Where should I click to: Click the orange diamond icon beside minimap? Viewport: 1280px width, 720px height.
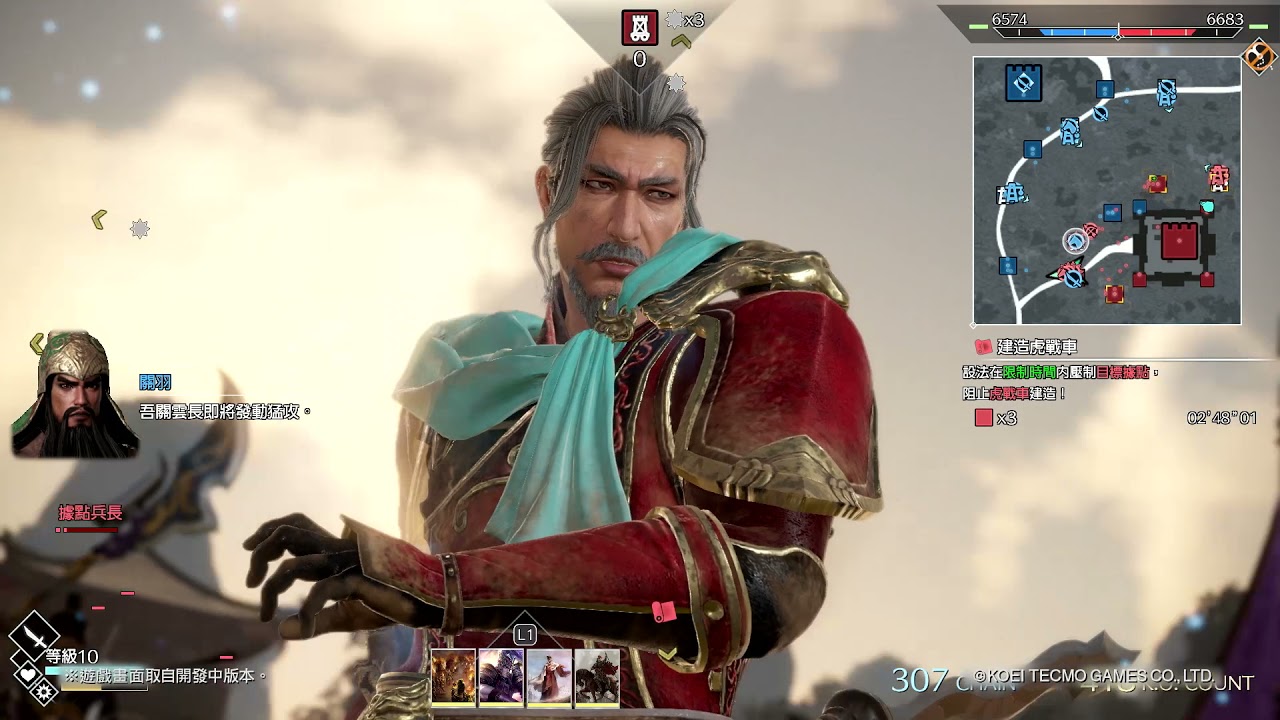tap(1258, 56)
